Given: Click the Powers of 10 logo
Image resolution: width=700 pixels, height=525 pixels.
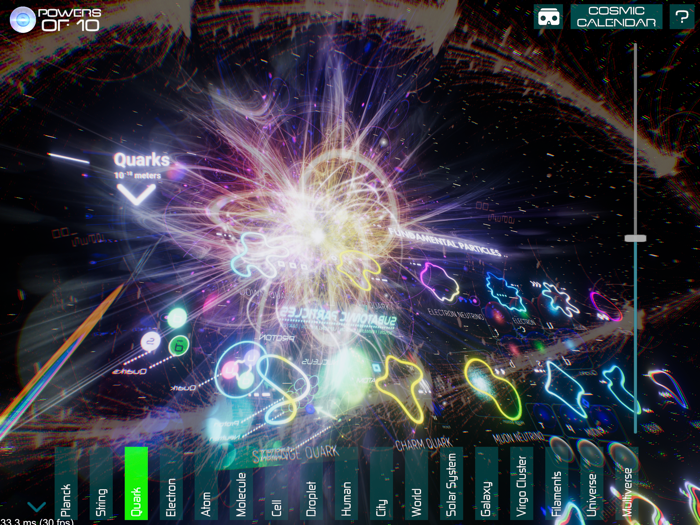Looking at the screenshot, I should coord(55,19).
